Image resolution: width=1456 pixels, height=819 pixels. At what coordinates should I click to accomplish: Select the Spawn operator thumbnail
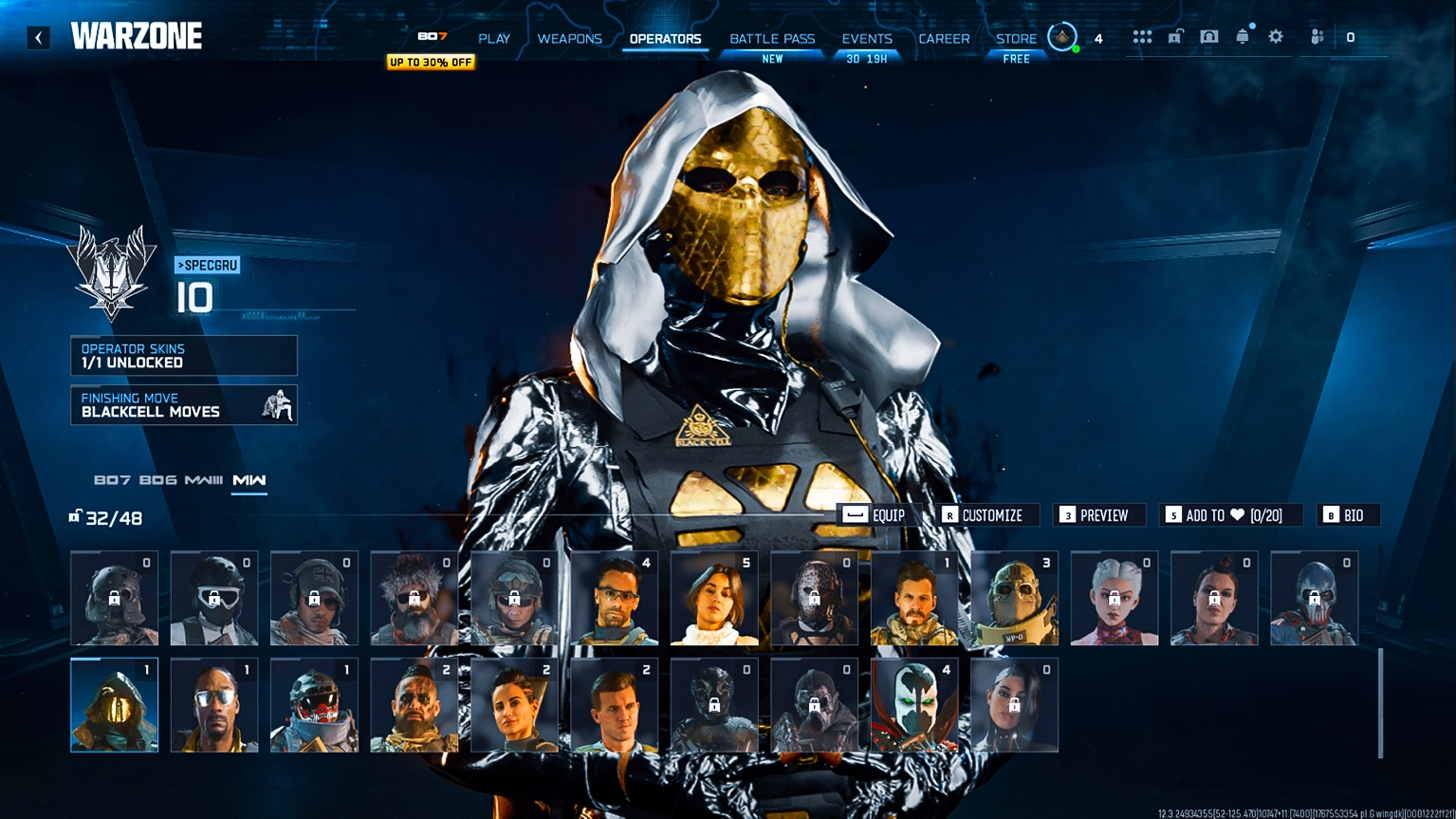913,704
